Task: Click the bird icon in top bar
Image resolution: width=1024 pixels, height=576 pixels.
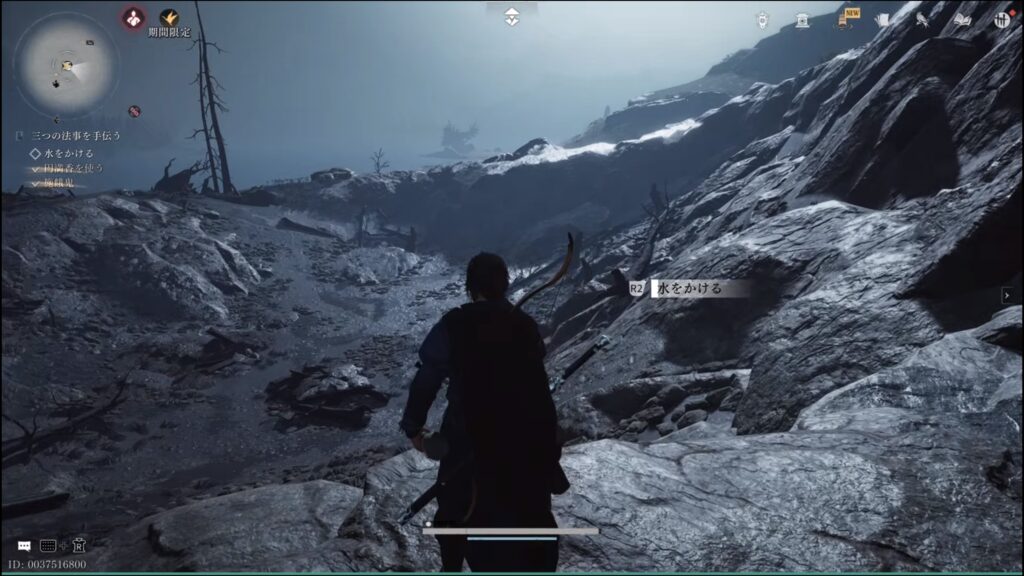Action: (922, 19)
